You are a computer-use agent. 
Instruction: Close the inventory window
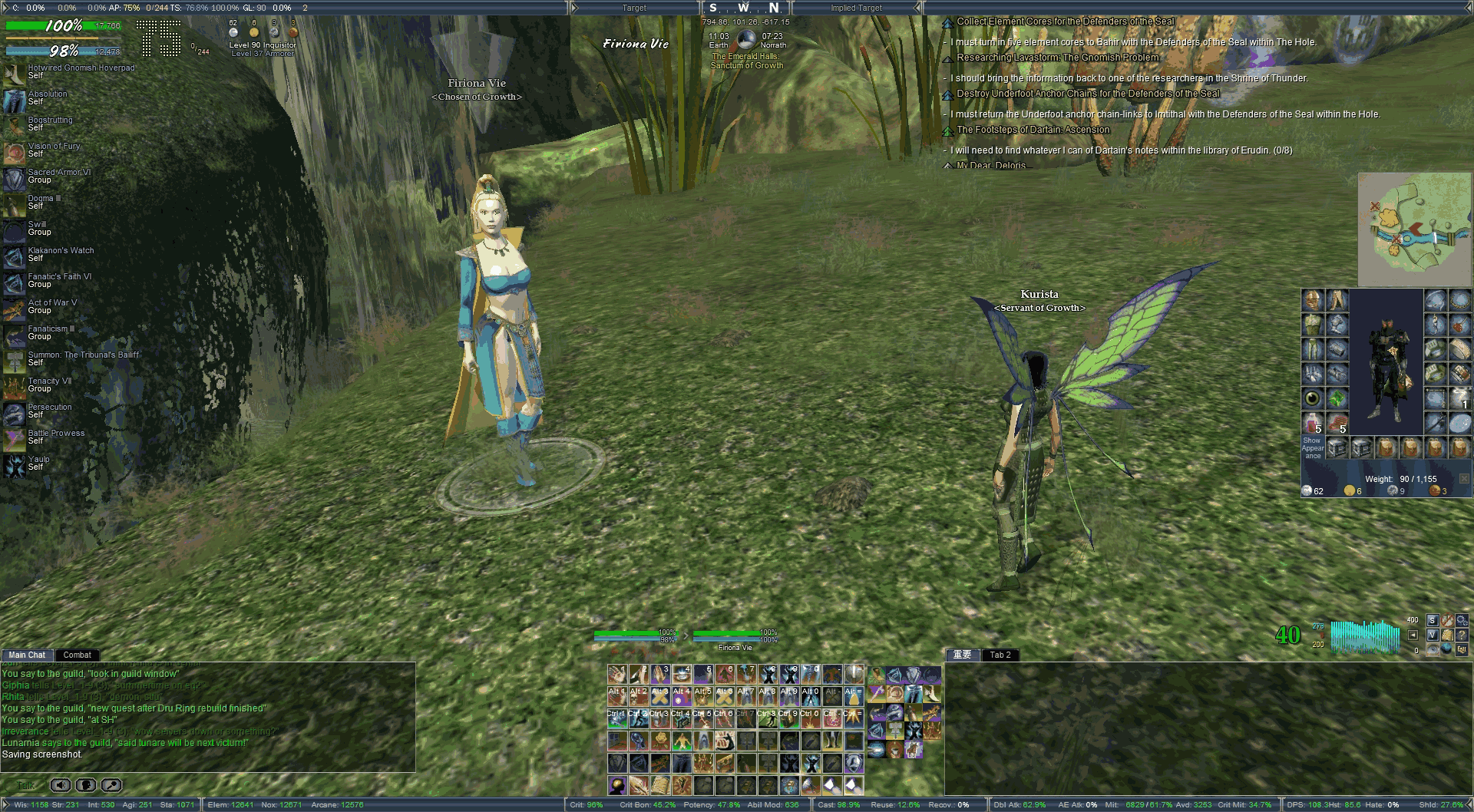tap(1464, 479)
